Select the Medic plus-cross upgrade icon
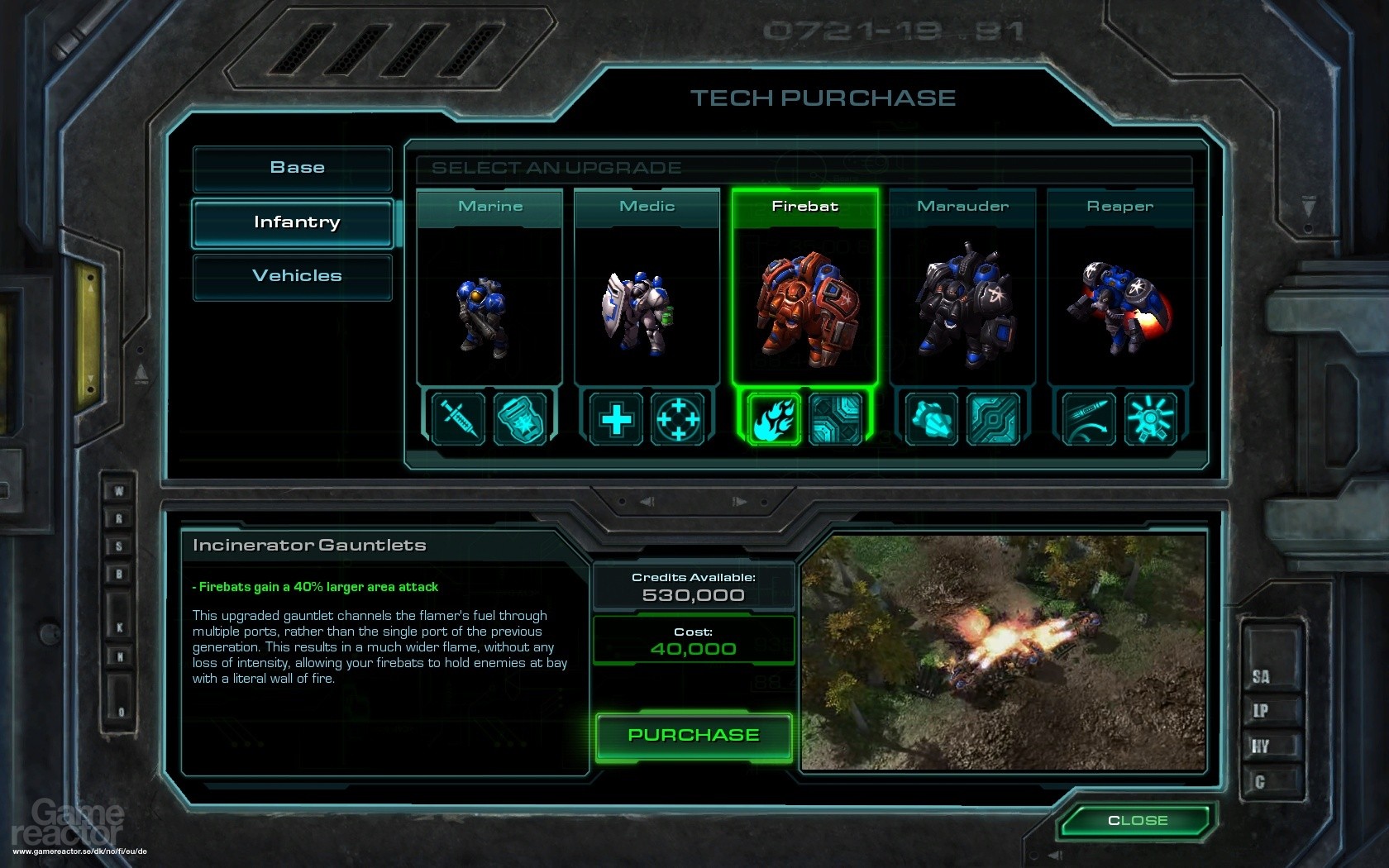 tap(616, 418)
